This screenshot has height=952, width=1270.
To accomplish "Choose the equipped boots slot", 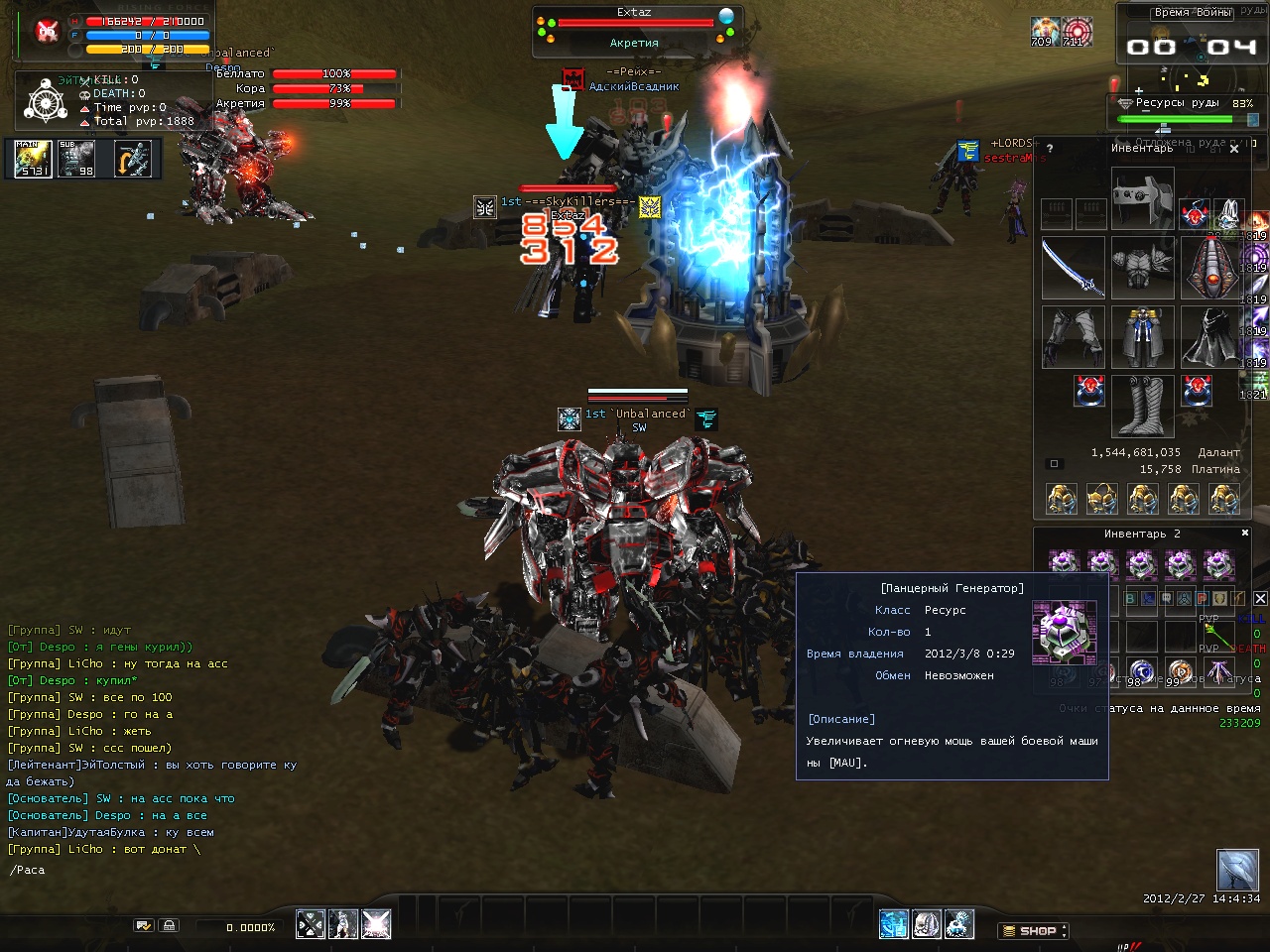I will click(1143, 406).
